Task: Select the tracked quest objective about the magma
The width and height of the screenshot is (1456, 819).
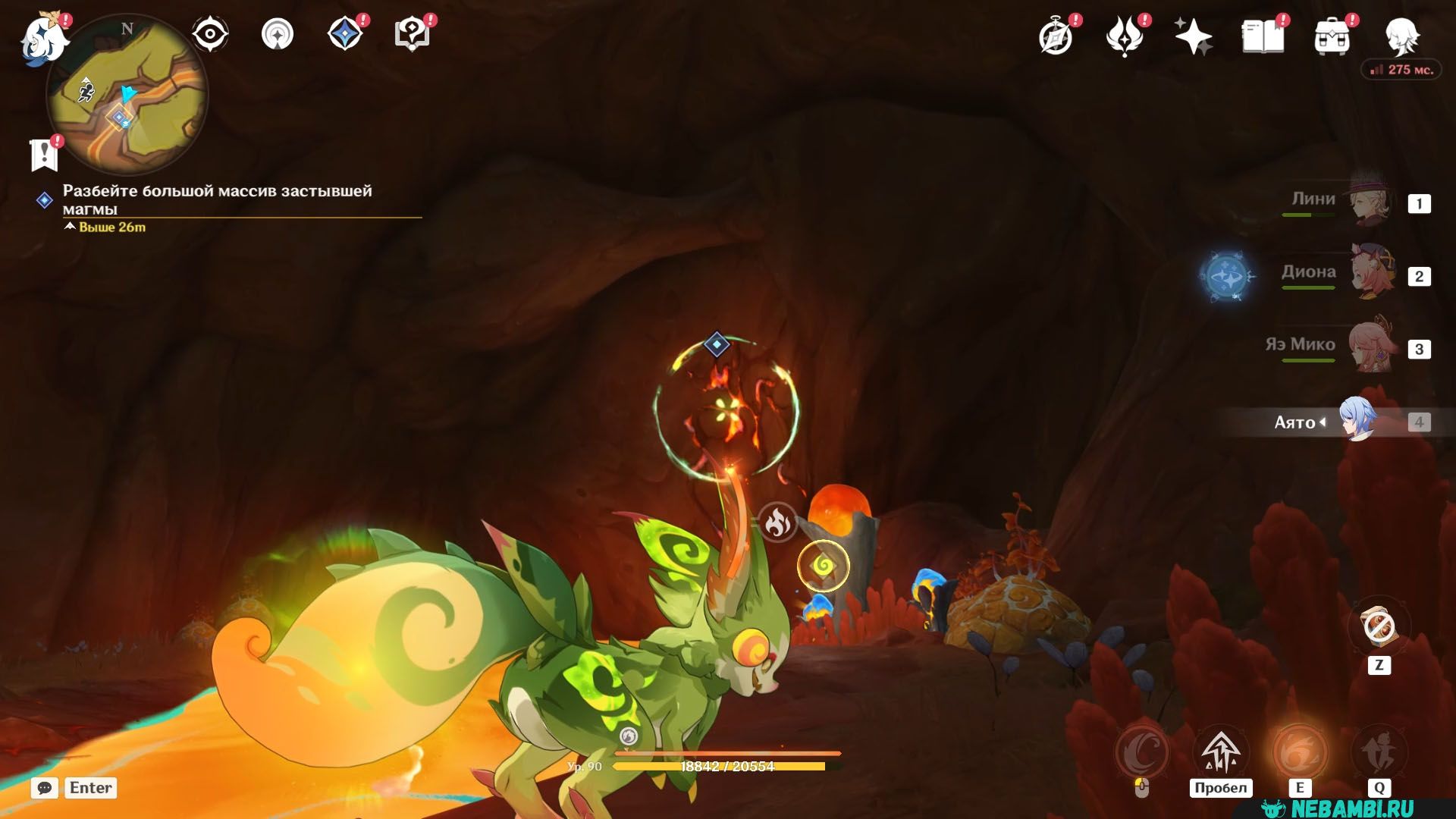Action: point(218,199)
